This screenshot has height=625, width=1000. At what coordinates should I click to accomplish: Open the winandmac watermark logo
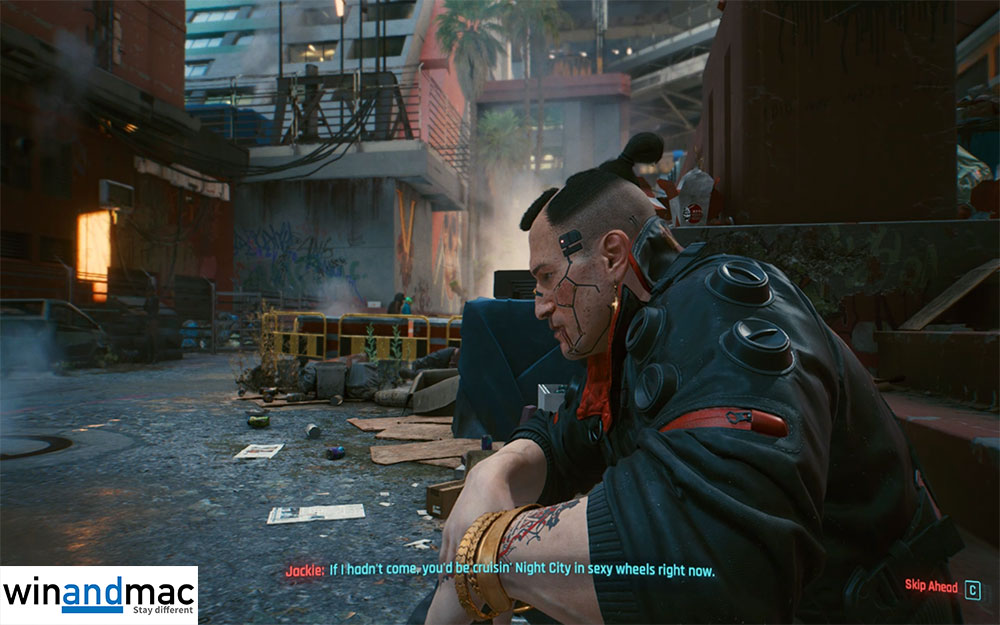[98, 595]
